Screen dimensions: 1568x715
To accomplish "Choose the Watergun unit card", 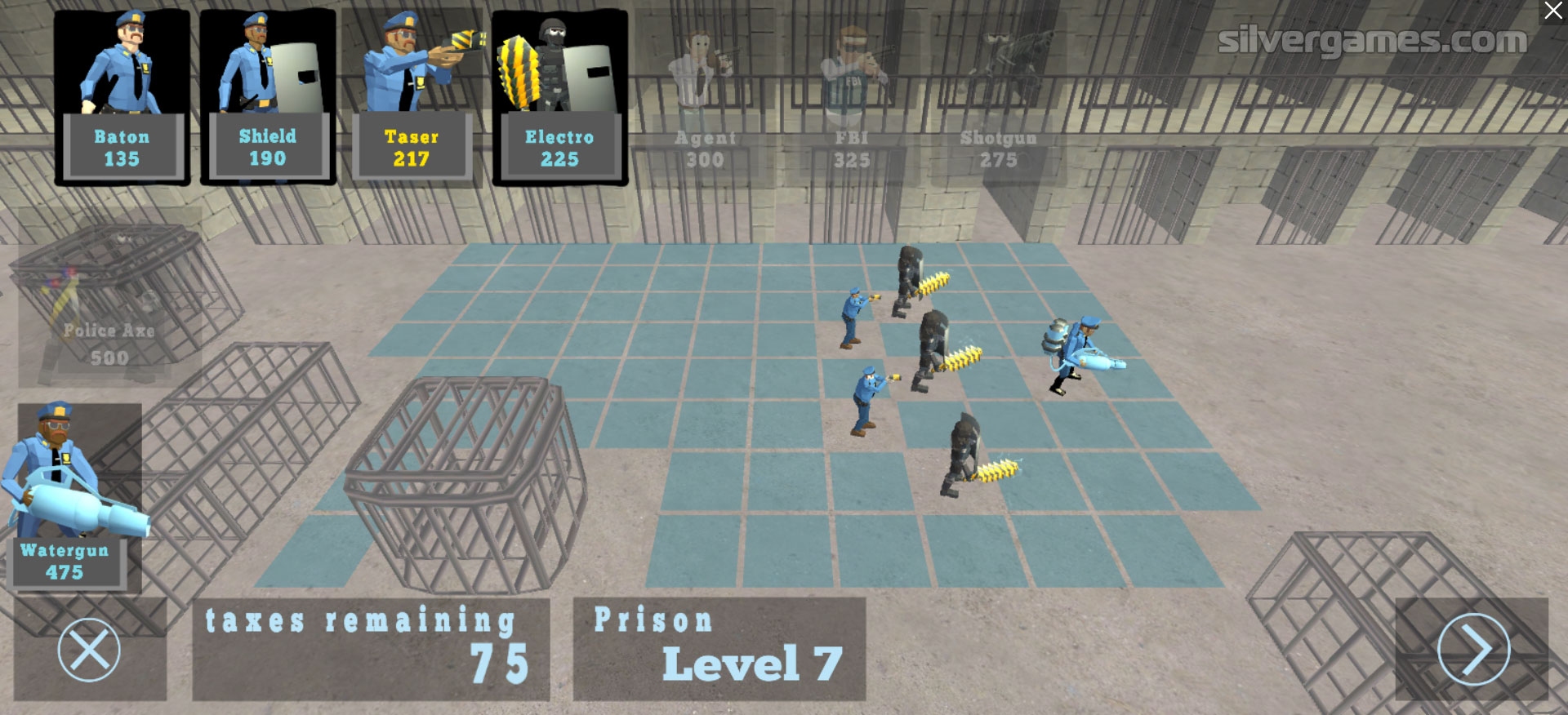I will tap(73, 495).
